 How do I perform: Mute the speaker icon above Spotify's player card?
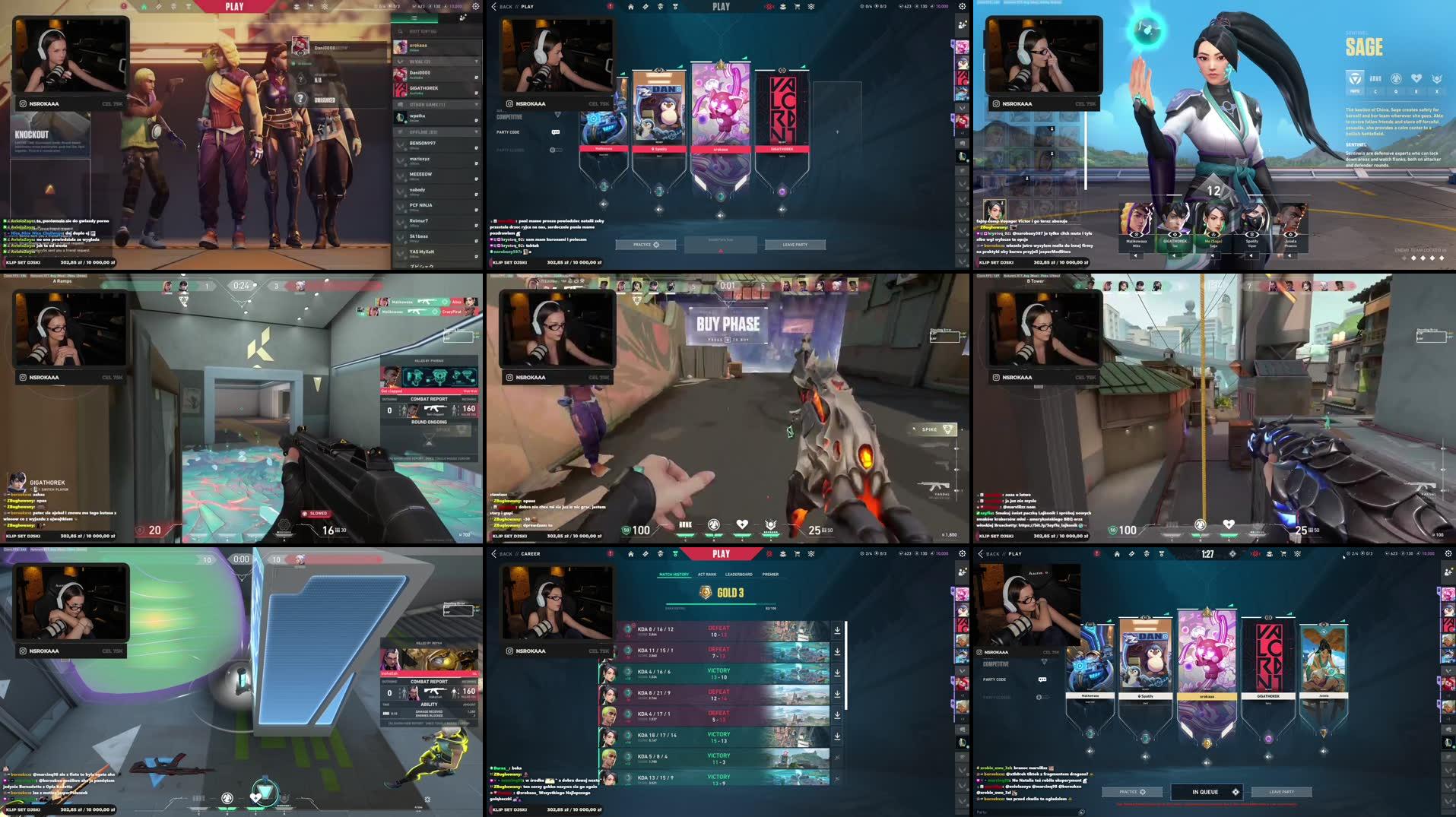(659, 211)
